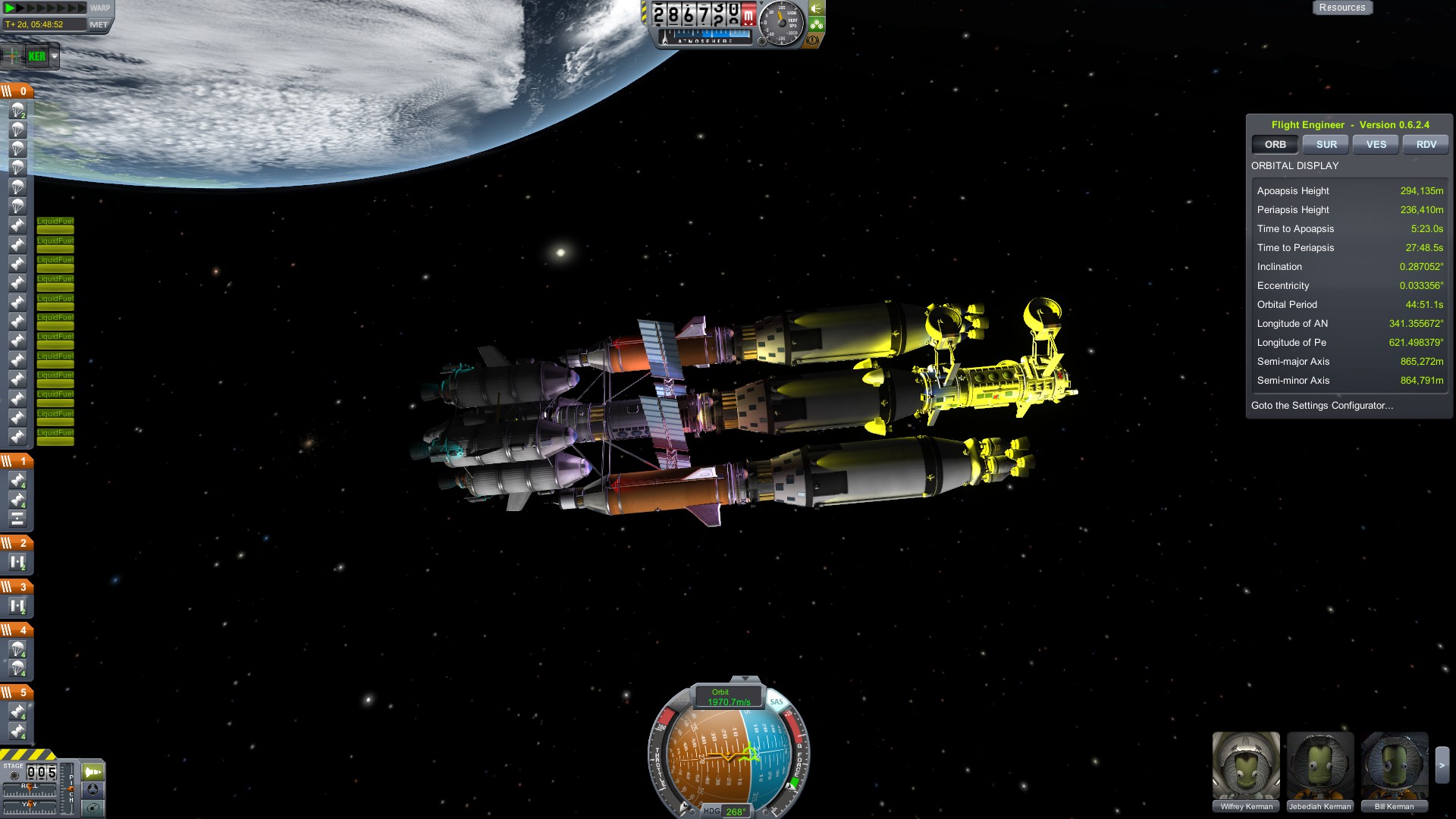The height and width of the screenshot is (819, 1456).
Task: Open the Resources panel
Action: (1341, 8)
